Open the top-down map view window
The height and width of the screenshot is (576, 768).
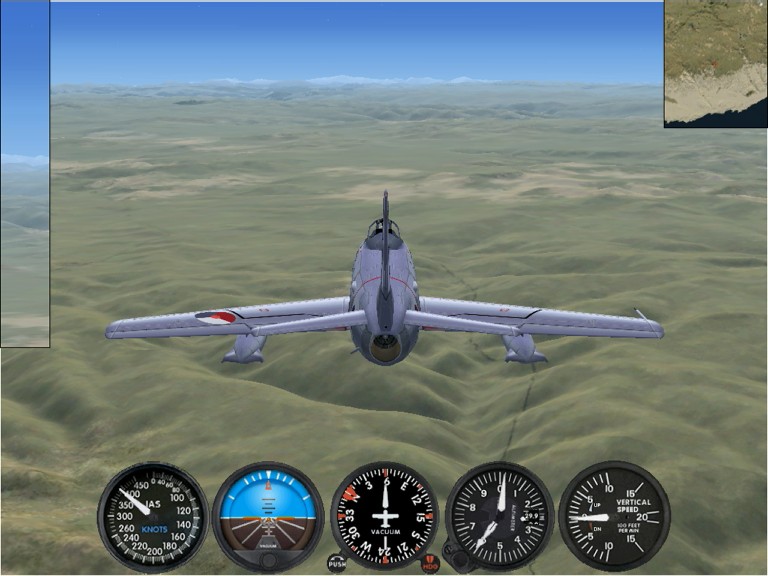coord(715,63)
